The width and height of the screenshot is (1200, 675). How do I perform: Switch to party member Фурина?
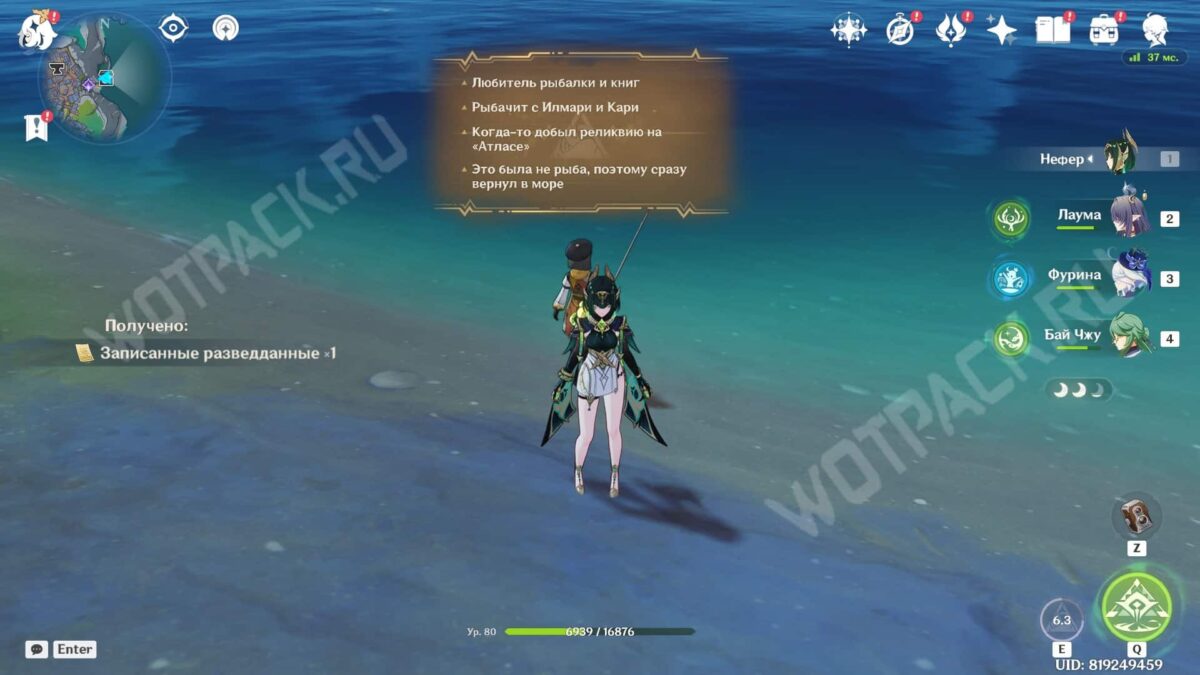[x=1130, y=277]
